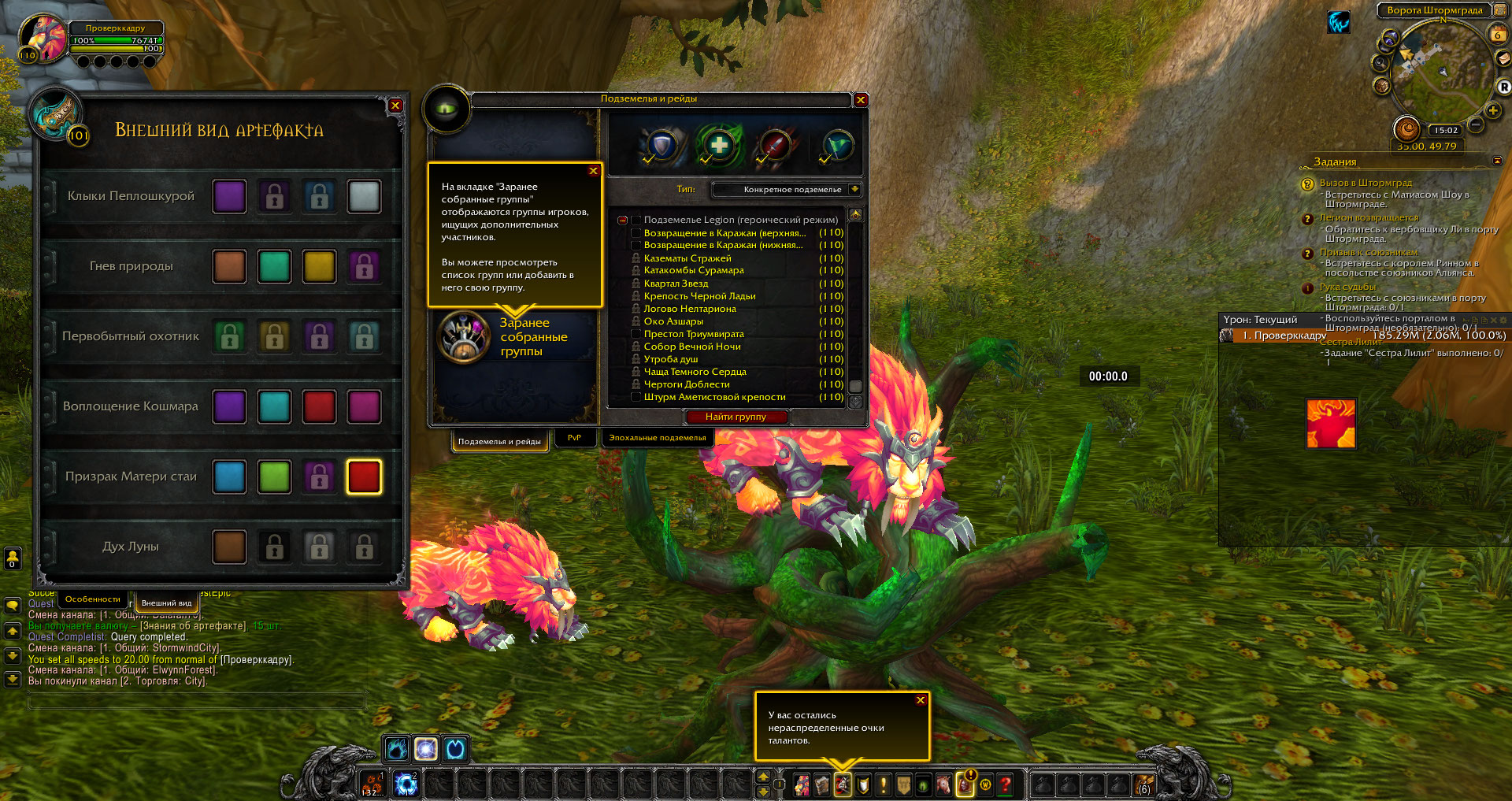The image size is (1512, 801).
Task: Collapse the Подземелье Legion category
Action: (x=622, y=221)
